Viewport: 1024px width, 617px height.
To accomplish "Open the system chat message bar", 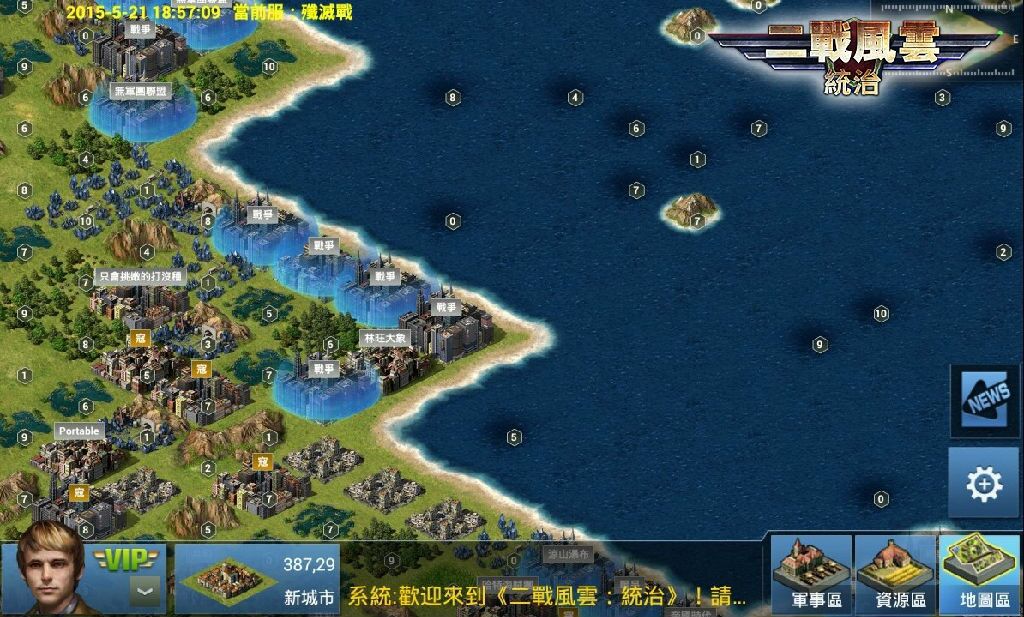I will (x=546, y=597).
